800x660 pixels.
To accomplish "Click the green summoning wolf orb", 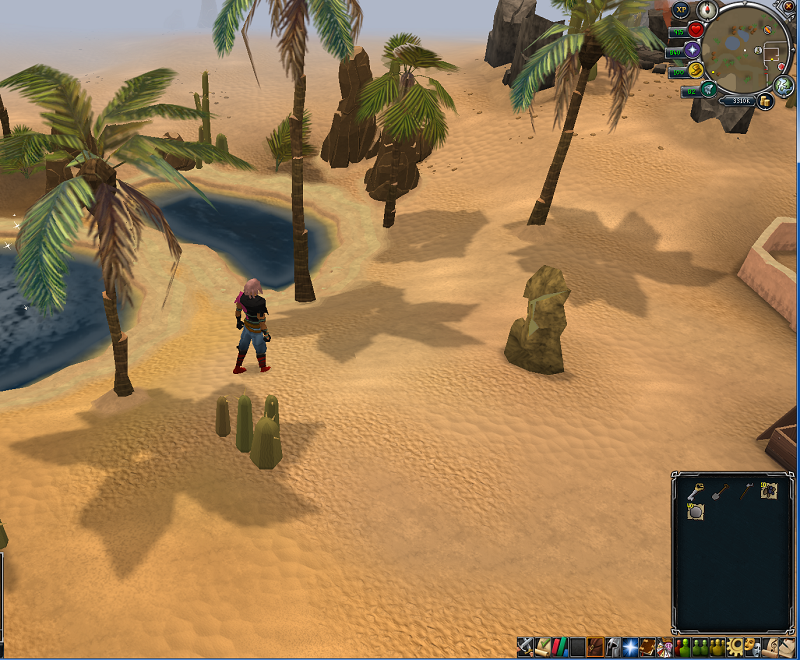I will pyautogui.click(x=707, y=90).
